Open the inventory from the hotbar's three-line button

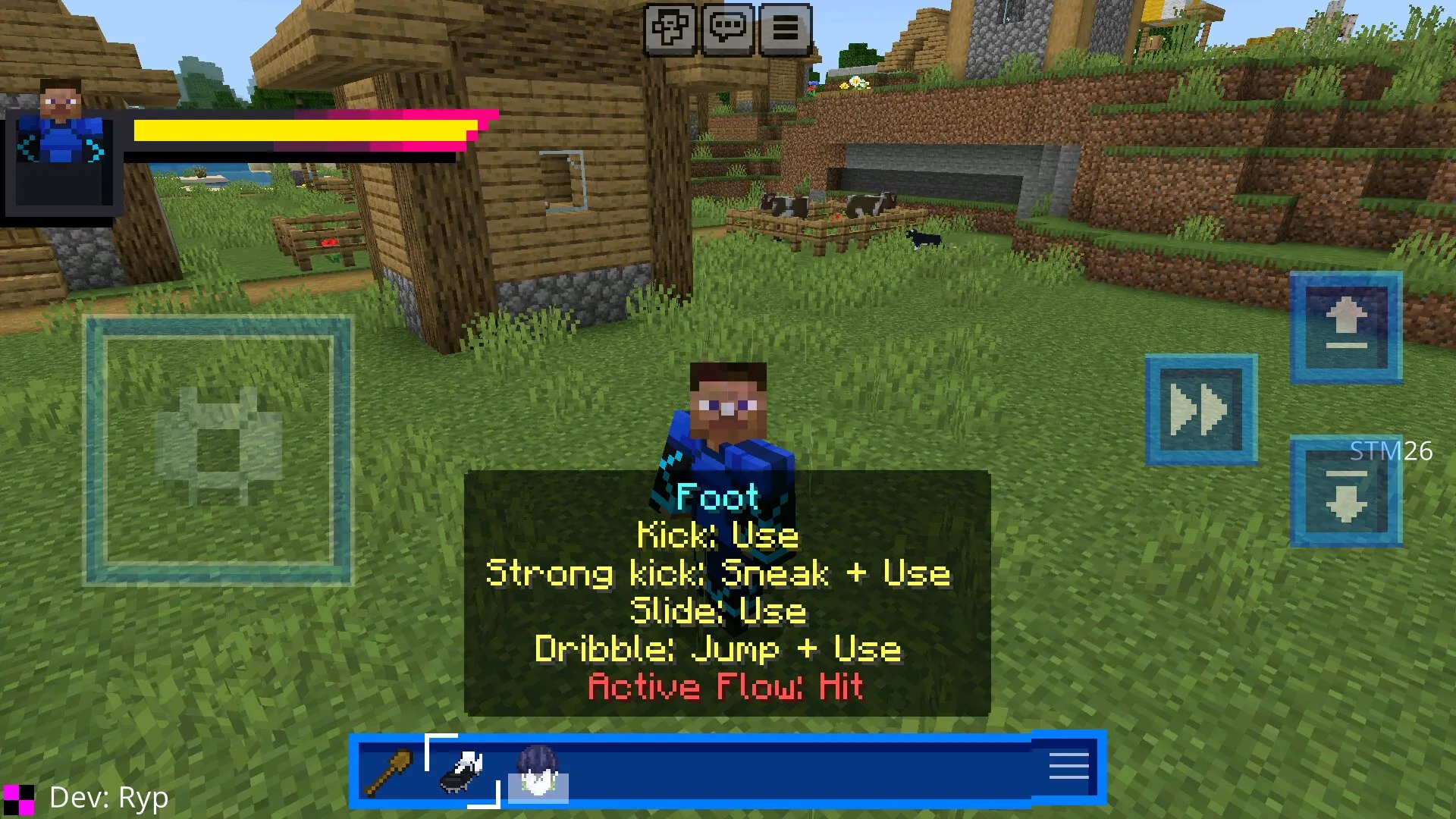pyautogui.click(x=1068, y=767)
